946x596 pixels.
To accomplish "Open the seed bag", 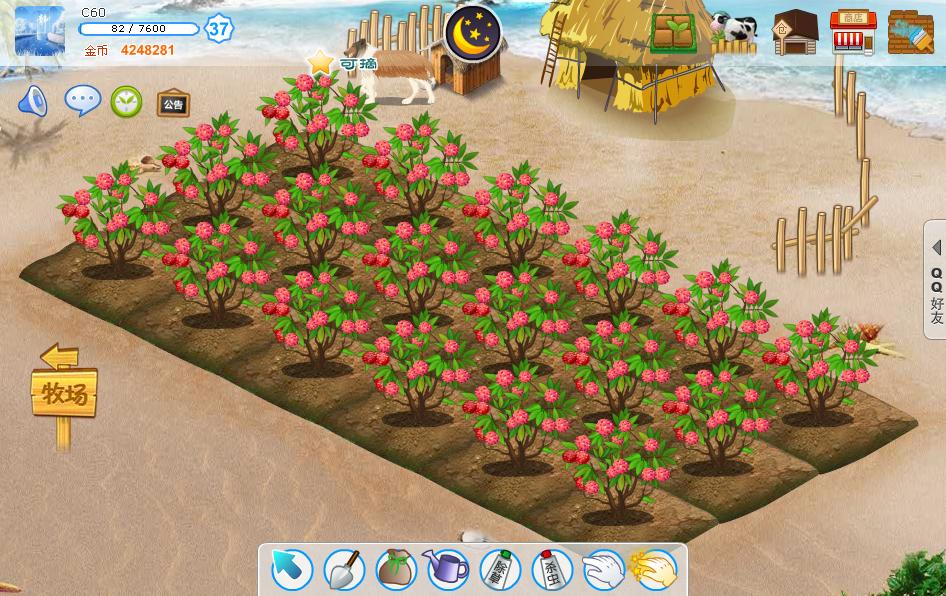I will 395,570.
